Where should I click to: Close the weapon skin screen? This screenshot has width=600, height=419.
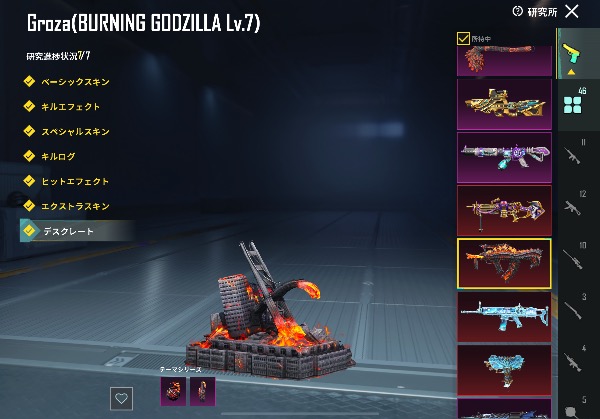point(572,11)
